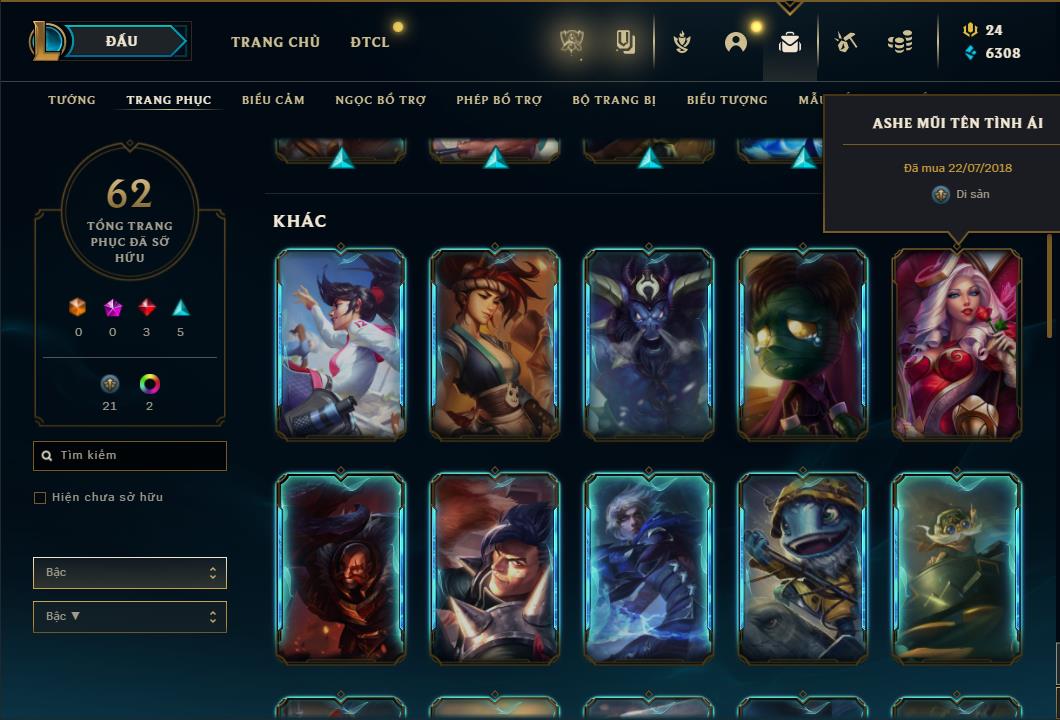Image resolution: width=1060 pixels, height=720 pixels.
Task: Toggle the Hiện chưa sở hữu checkbox
Action: coord(40,498)
